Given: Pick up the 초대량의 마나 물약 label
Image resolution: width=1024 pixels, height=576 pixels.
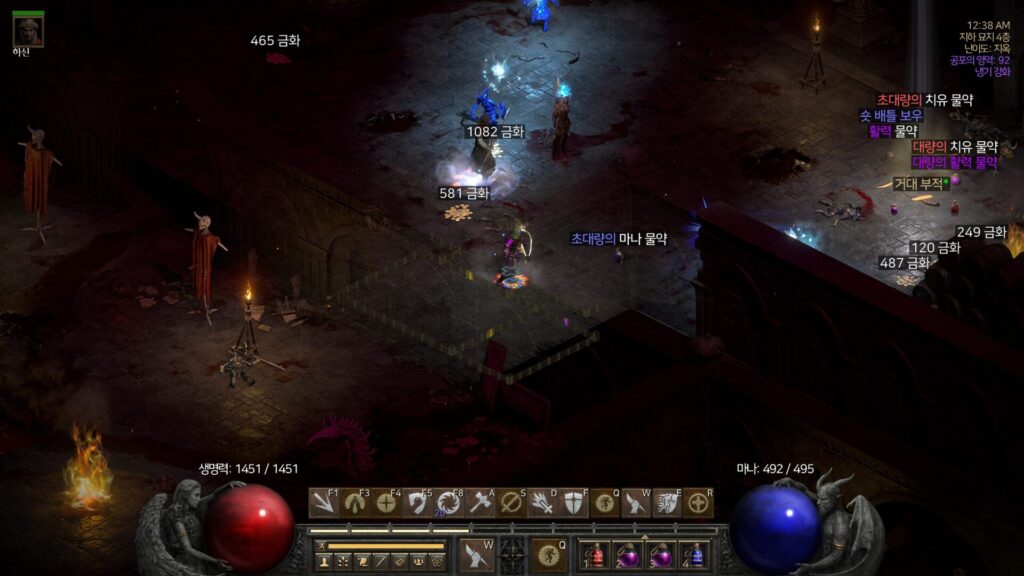Looking at the screenshot, I should pos(618,239).
